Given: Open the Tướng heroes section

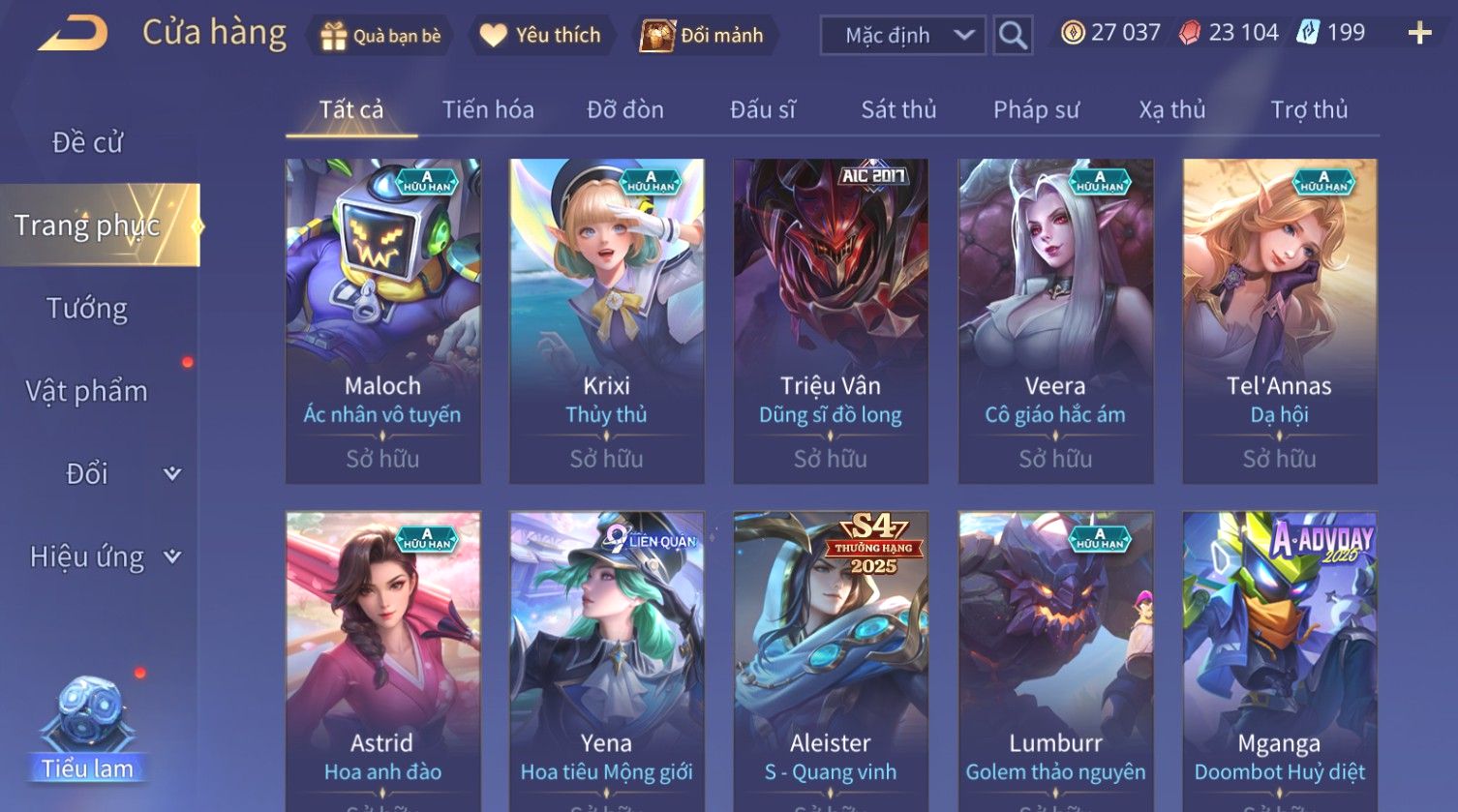Looking at the screenshot, I should coord(87,309).
